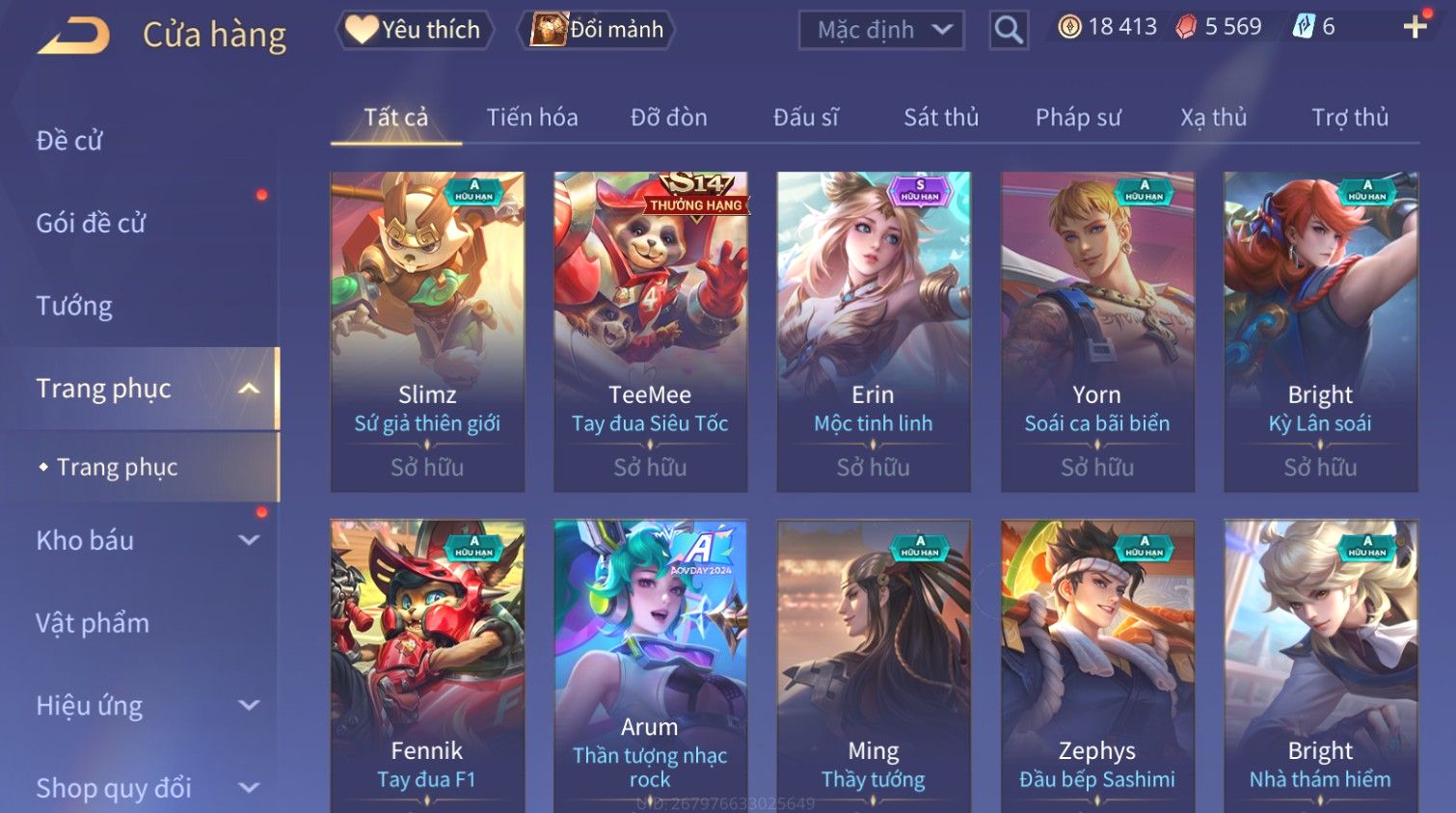The image size is (1456, 813).
Task: Add currency with the plus button
Action: tap(1415, 27)
